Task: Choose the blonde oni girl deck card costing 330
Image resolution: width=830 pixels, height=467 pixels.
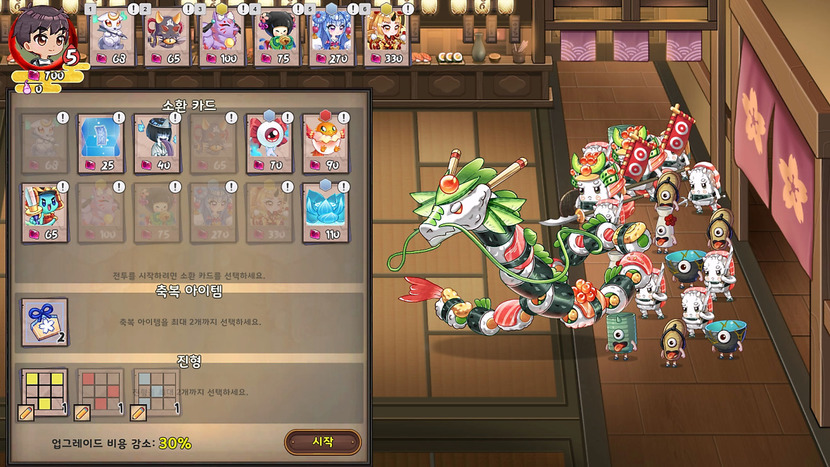Action: 385,36
